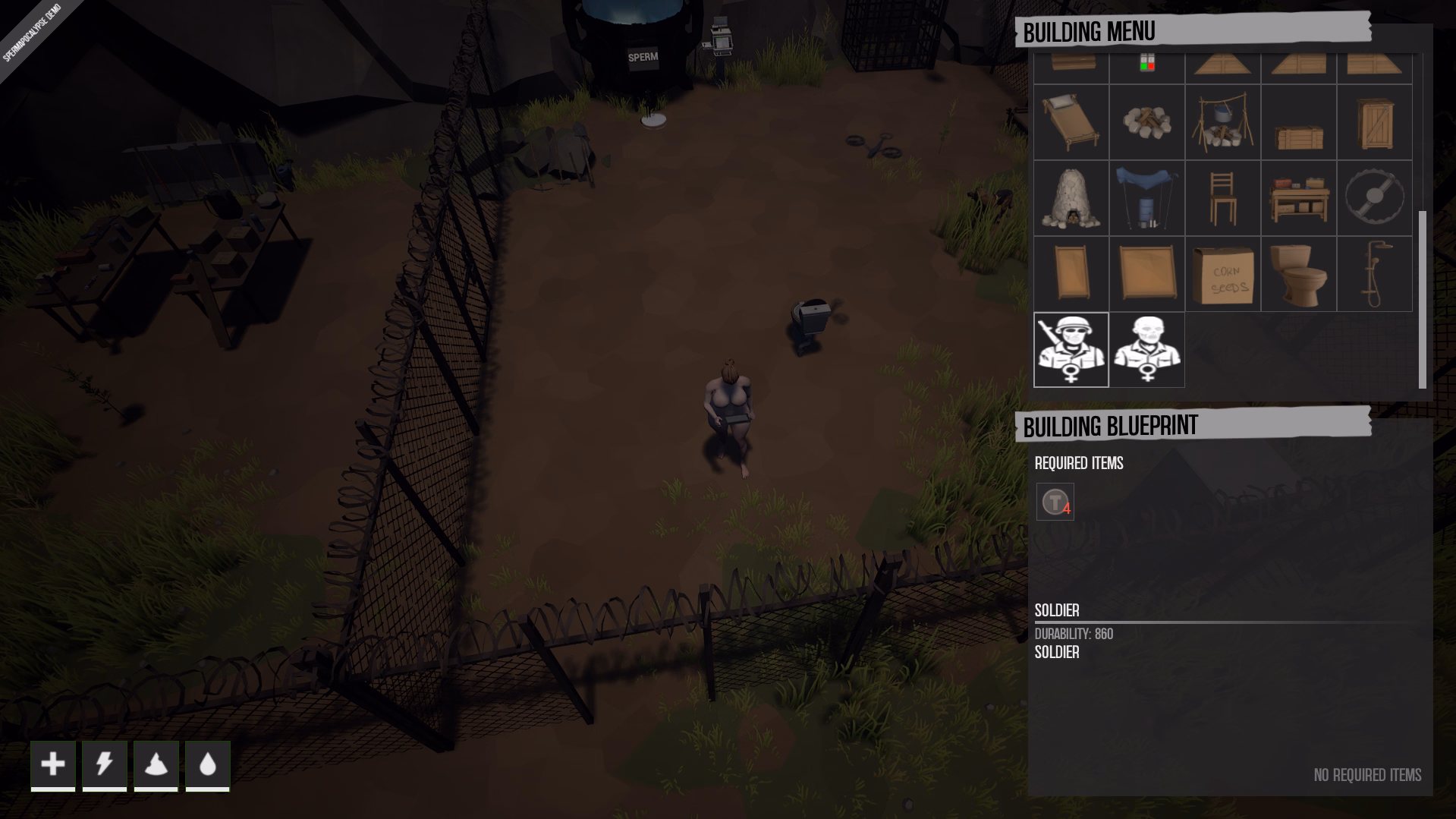Choose the bald zombie-faced character blueprint

click(x=1146, y=350)
